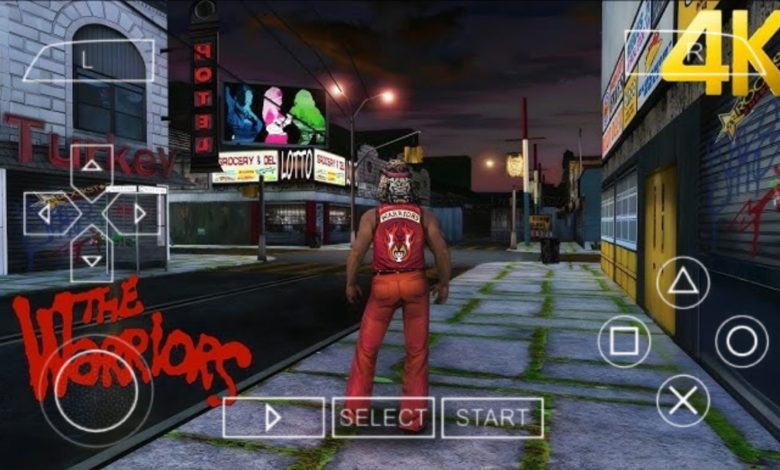Viewport: 780px width, 470px height.
Task: Tap the fast-forward arrow button
Action: pos(273,418)
